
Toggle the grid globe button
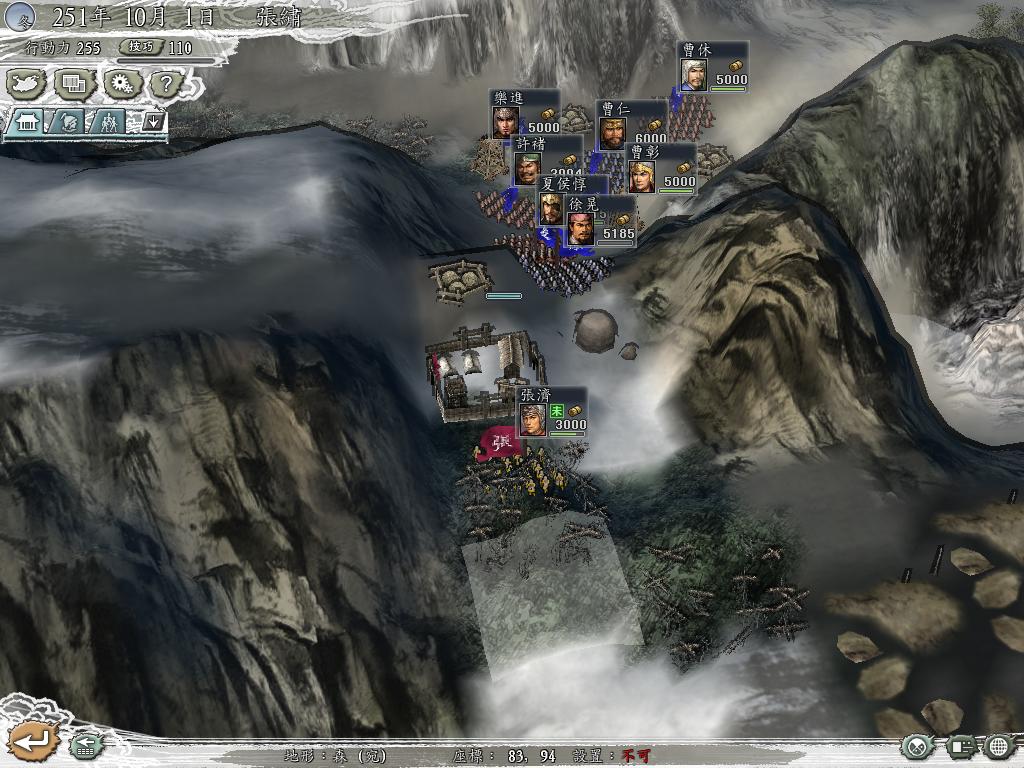pyautogui.click(x=1000, y=745)
